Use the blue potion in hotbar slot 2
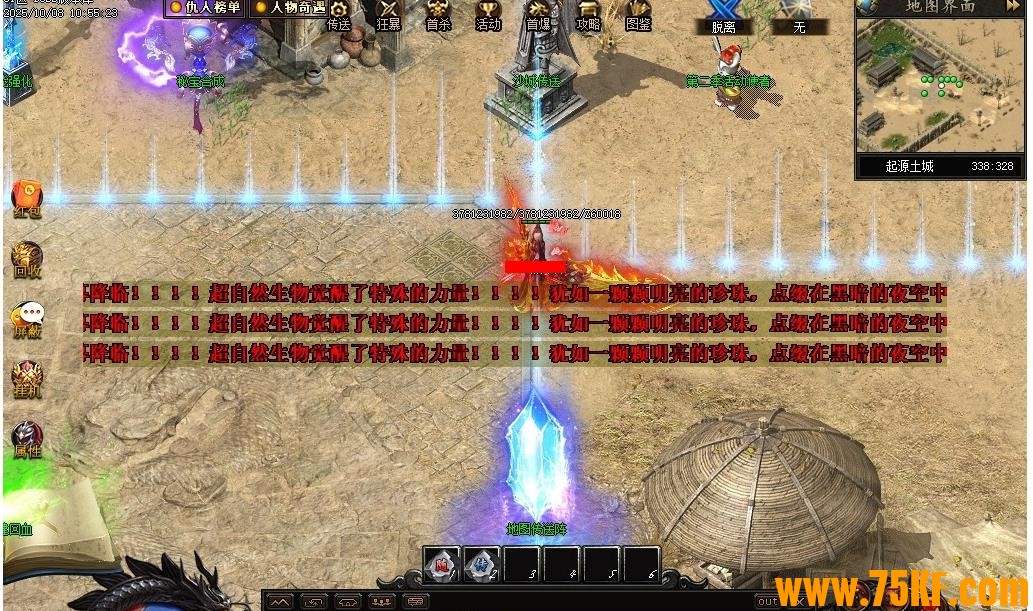 click(x=481, y=565)
